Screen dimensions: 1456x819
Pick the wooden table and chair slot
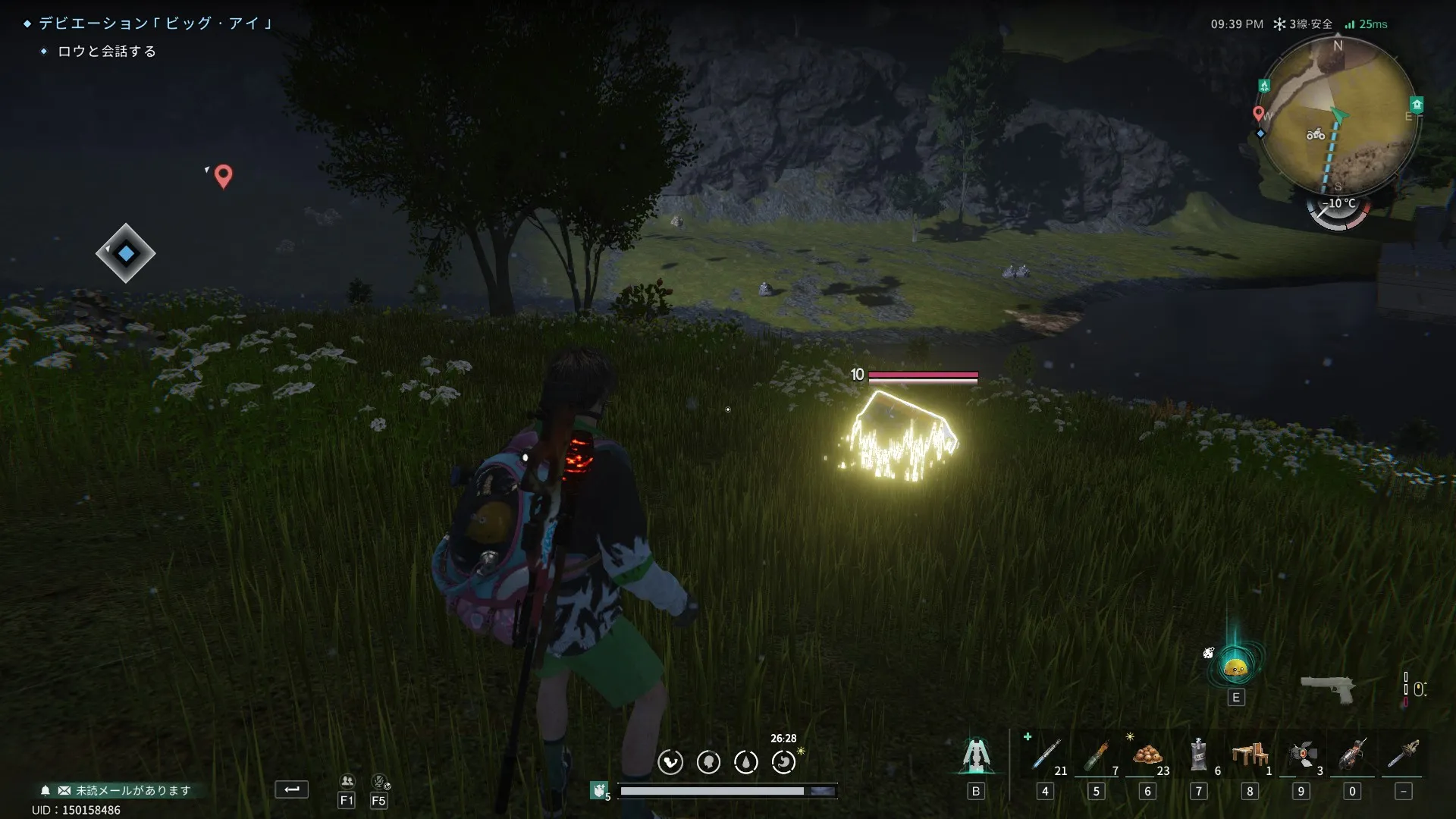click(x=1250, y=756)
